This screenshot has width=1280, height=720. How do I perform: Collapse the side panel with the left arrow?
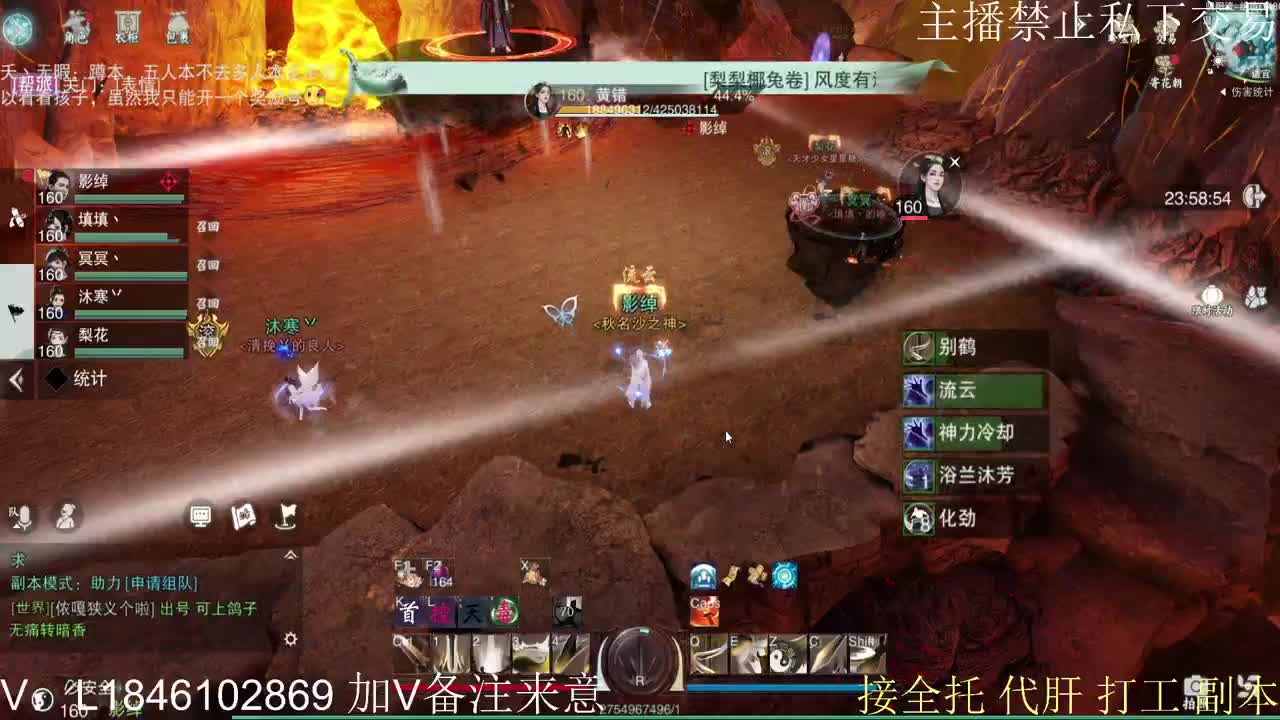click(x=14, y=380)
